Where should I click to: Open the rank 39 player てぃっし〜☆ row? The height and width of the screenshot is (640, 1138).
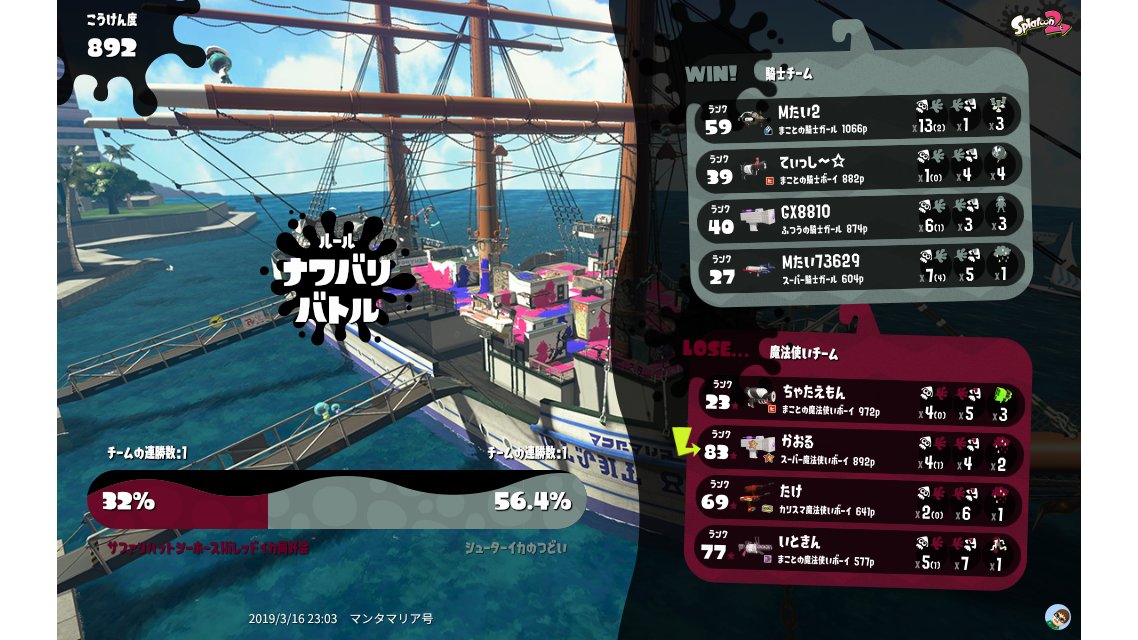[x=858, y=168]
